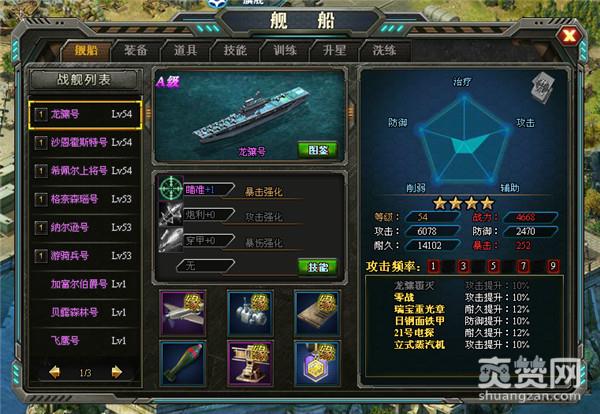Open the 道具 tab
Viewport: 600px width, 414px height.
point(185,49)
